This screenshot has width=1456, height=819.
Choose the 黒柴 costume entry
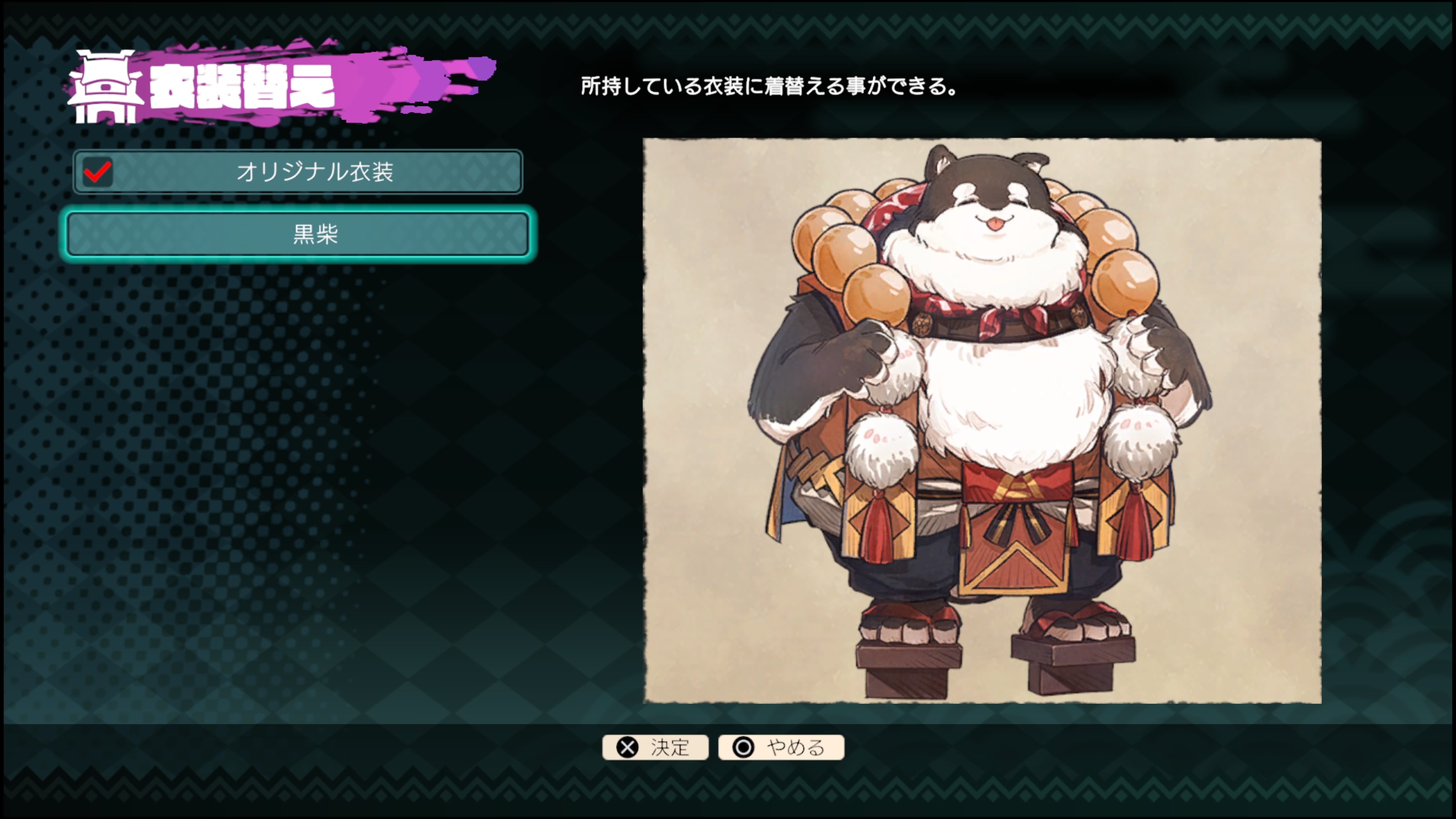pyautogui.click(x=298, y=234)
